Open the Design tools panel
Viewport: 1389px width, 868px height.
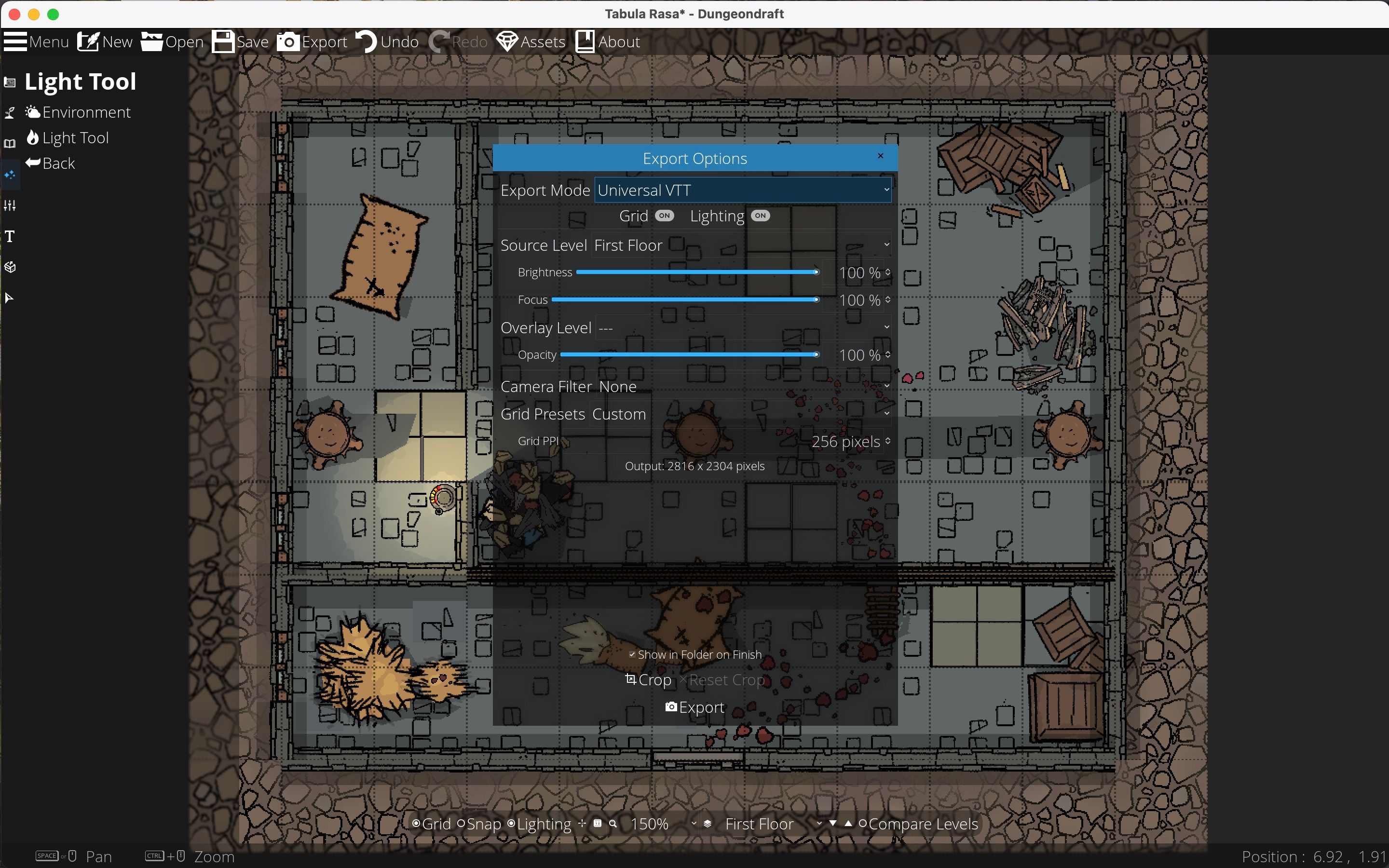coord(10,82)
